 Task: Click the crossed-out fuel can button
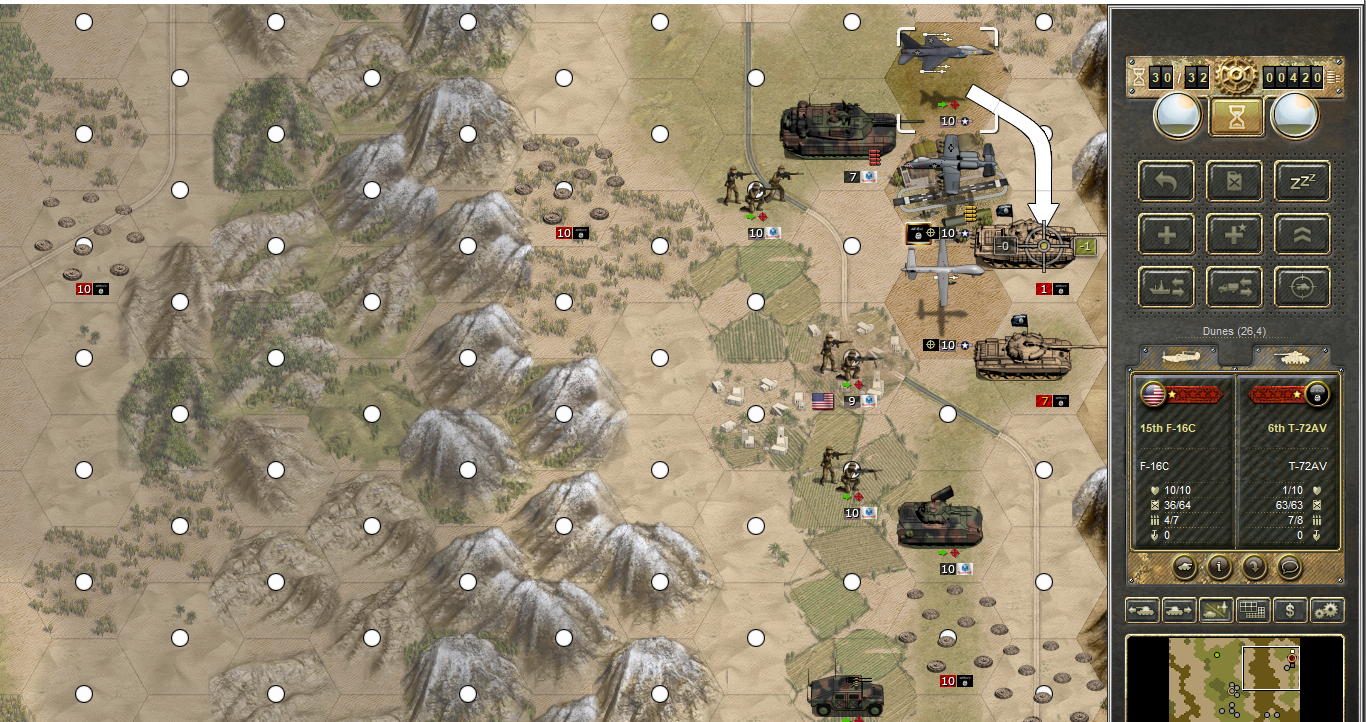pyautogui.click(x=1234, y=181)
